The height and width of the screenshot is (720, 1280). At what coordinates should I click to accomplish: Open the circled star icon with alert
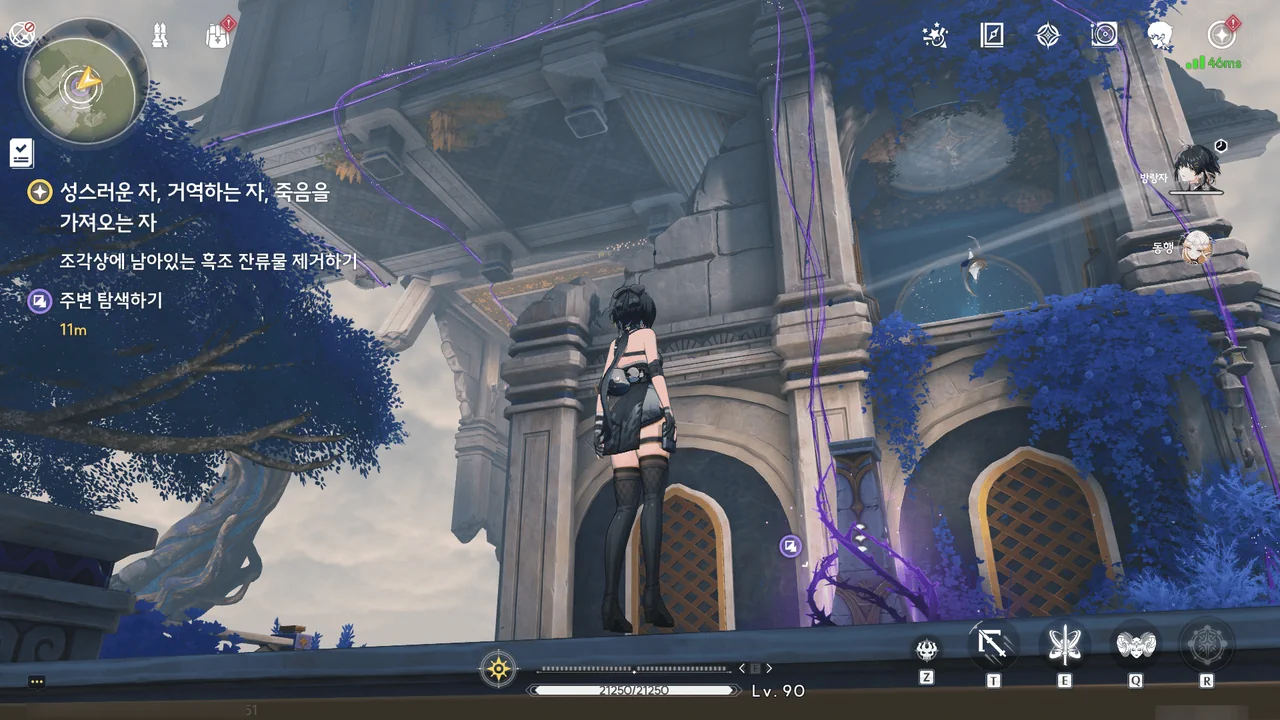1220,35
